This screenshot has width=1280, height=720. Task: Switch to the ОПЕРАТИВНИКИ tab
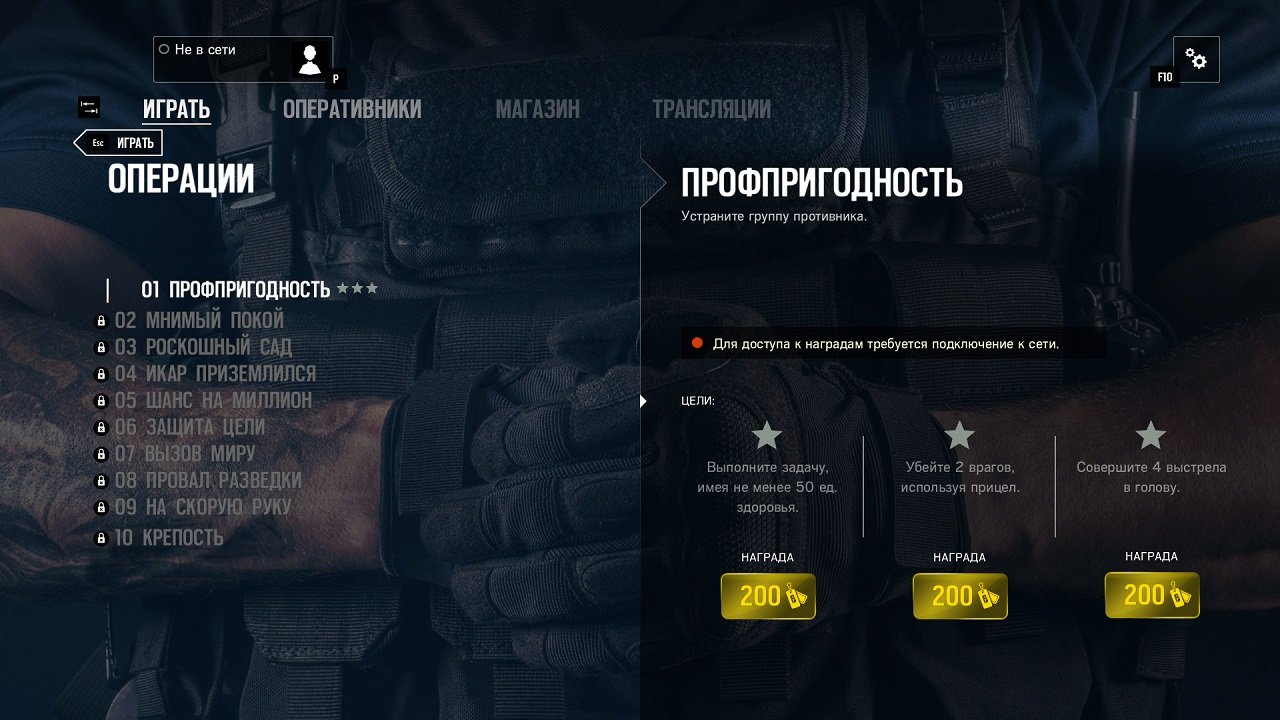click(x=352, y=109)
